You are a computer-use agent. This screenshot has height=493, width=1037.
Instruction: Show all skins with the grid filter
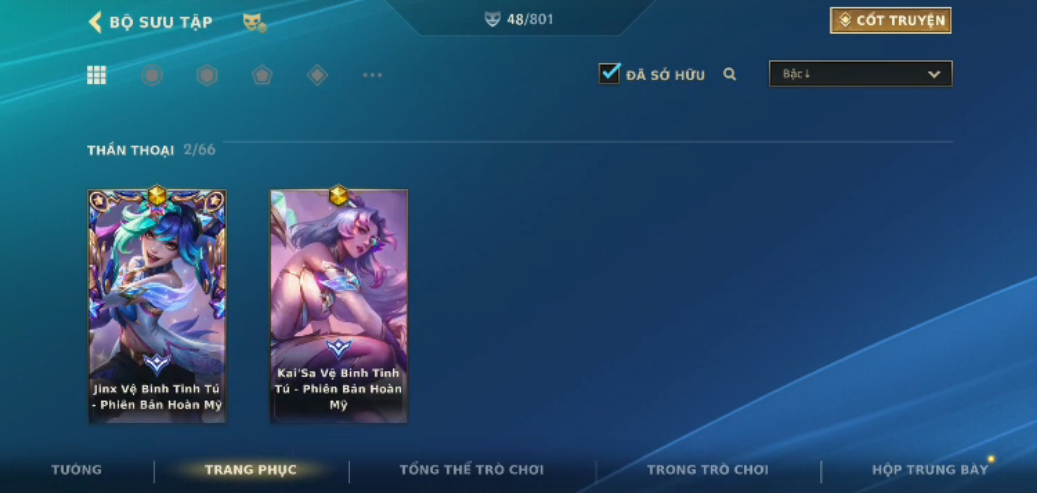[97, 75]
